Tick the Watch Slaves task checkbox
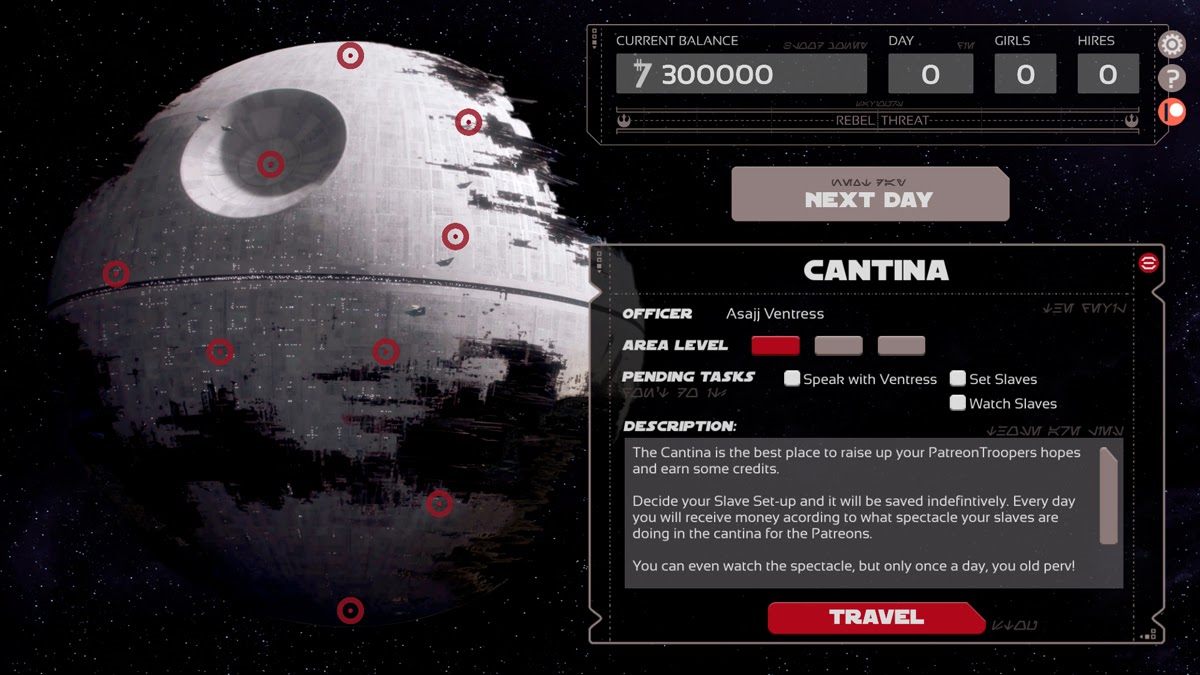Image resolution: width=1200 pixels, height=675 pixels. tap(958, 403)
